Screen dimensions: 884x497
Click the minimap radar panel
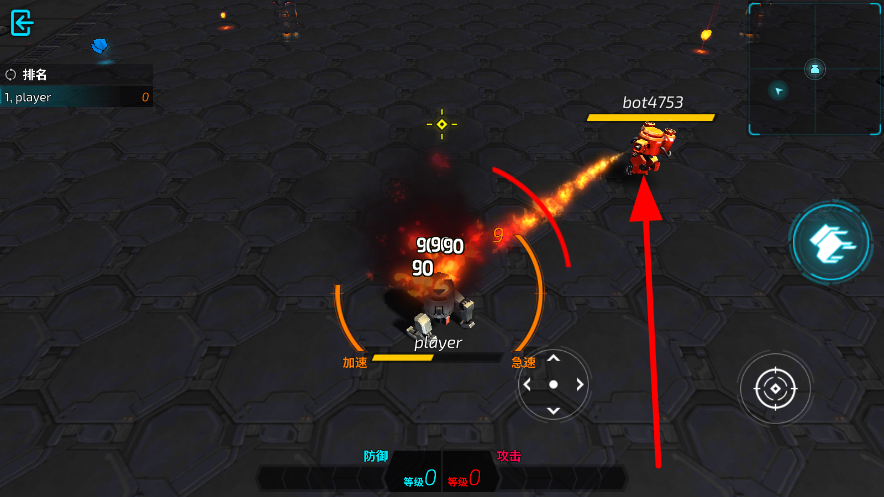click(814, 69)
